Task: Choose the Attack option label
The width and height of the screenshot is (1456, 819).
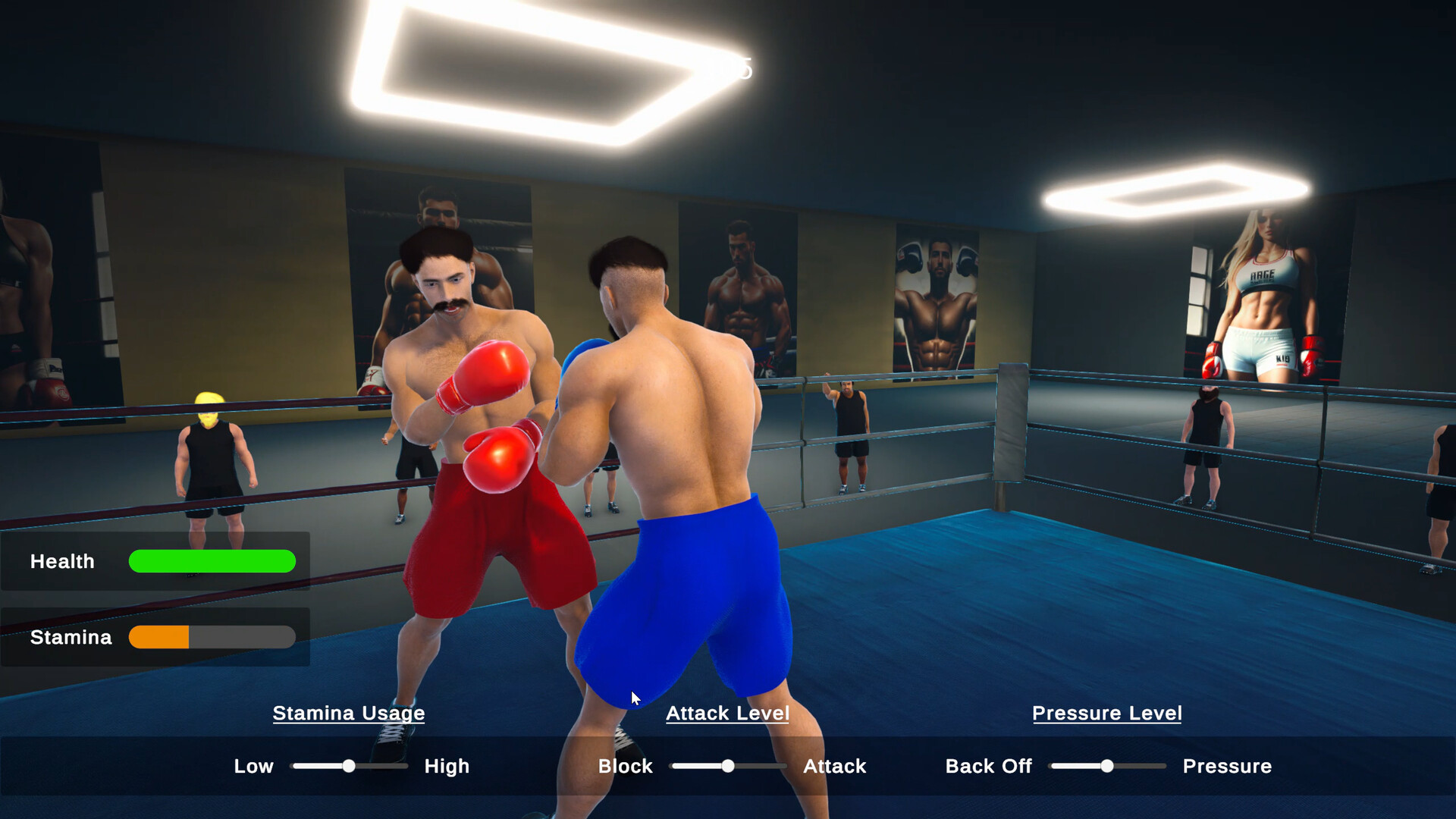Action: tap(834, 766)
